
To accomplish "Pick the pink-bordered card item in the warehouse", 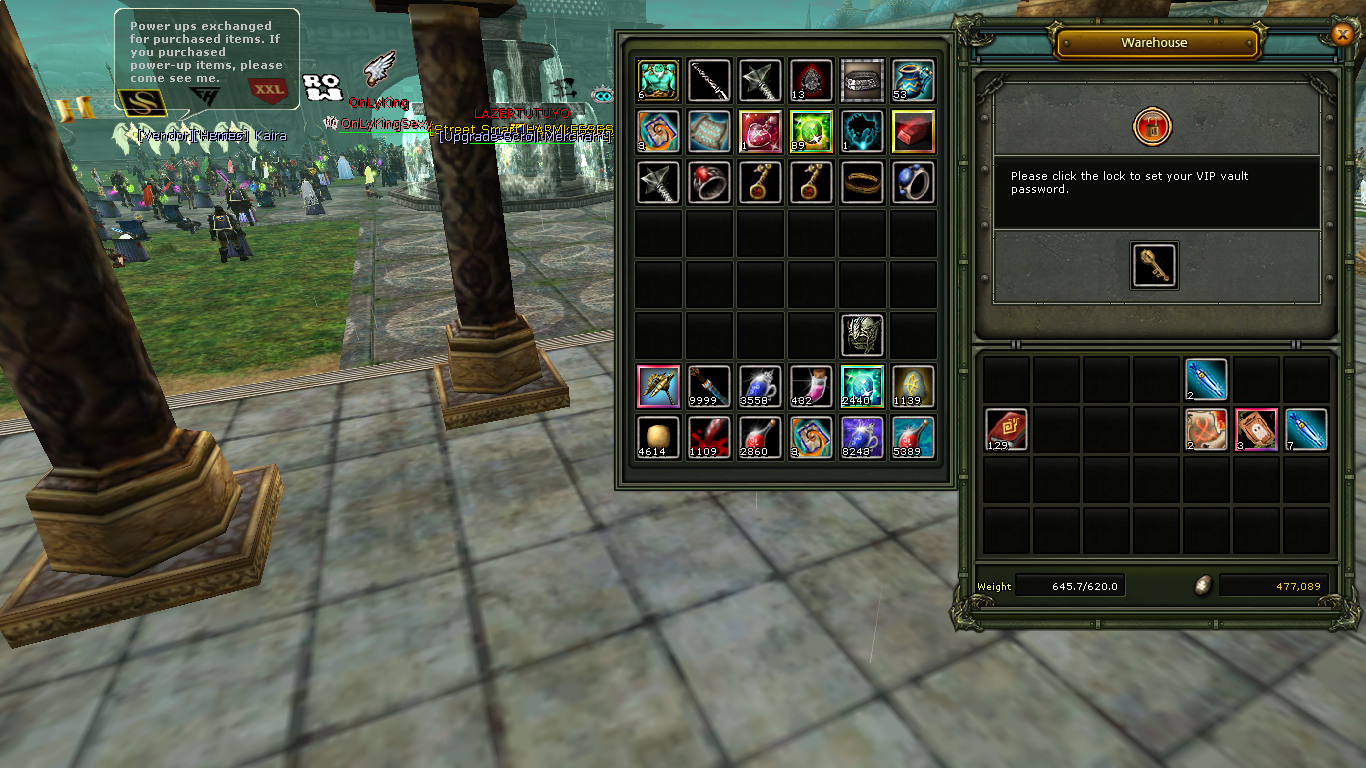I will tap(1256, 429).
